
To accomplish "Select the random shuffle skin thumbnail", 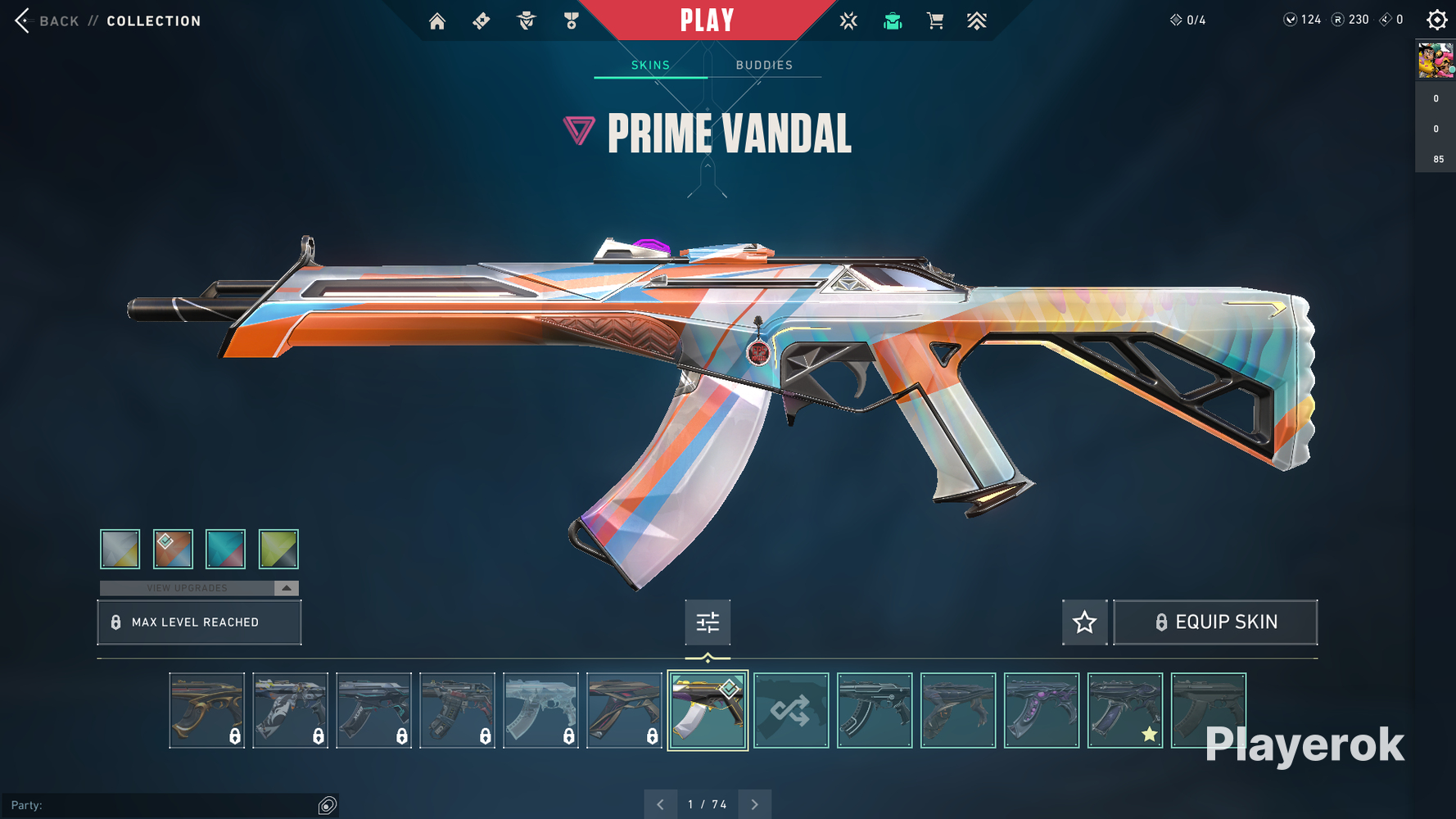I will (x=791, y=710).
